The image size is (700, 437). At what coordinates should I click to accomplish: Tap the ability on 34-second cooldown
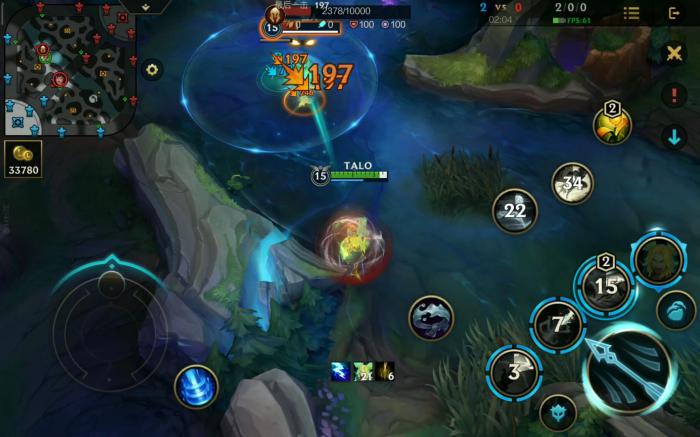click(x=573, y=183)
